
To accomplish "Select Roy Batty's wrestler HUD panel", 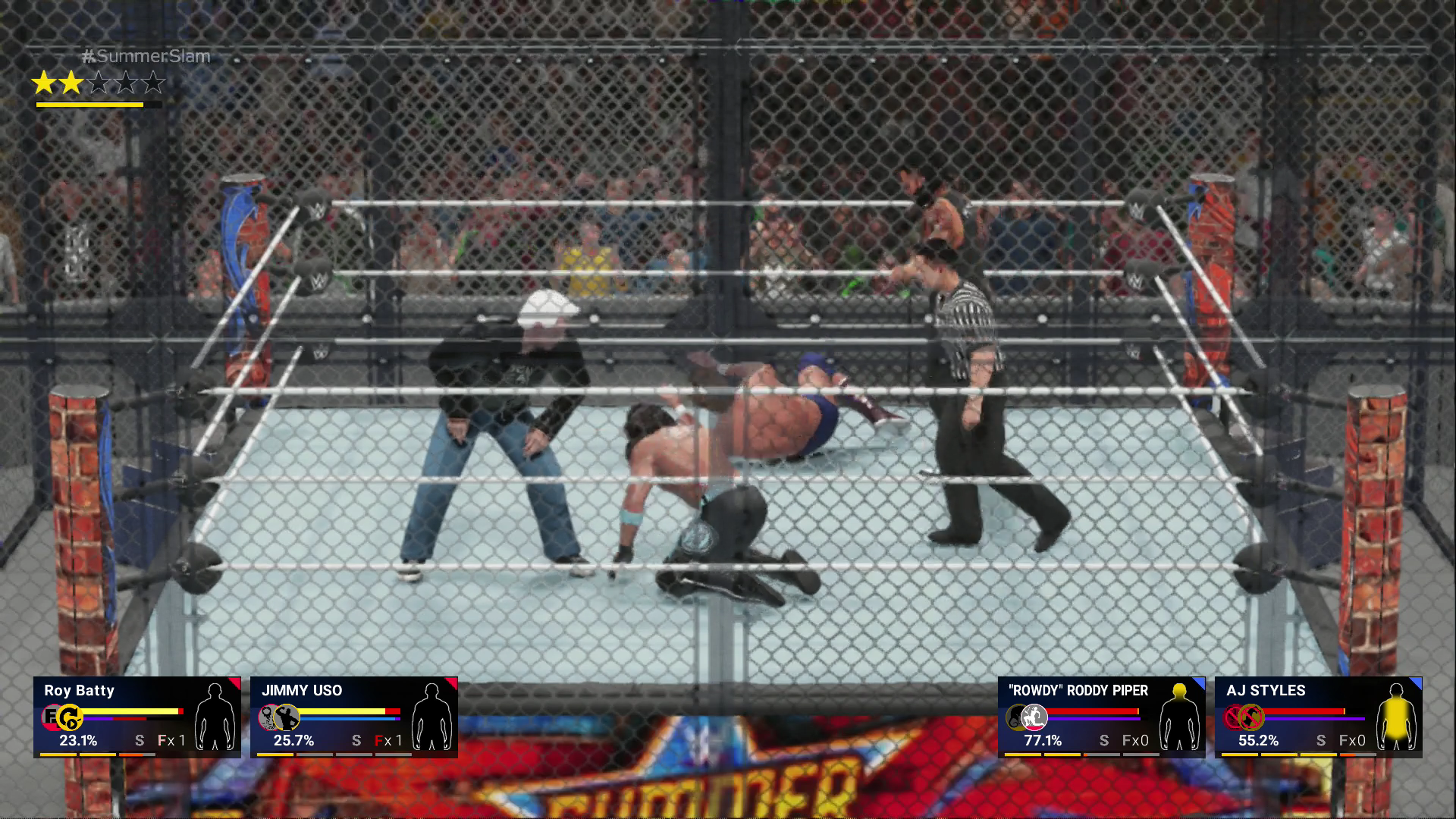I will click(136, 717).
